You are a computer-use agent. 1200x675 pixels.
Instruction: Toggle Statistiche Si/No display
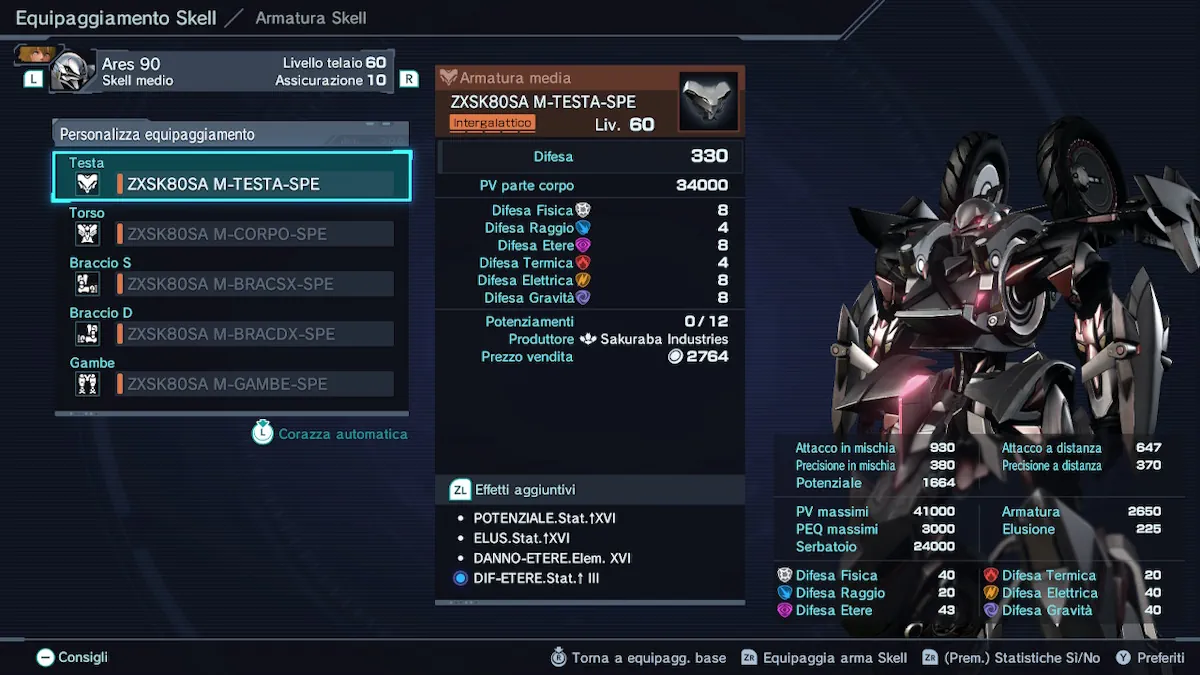1010,658
